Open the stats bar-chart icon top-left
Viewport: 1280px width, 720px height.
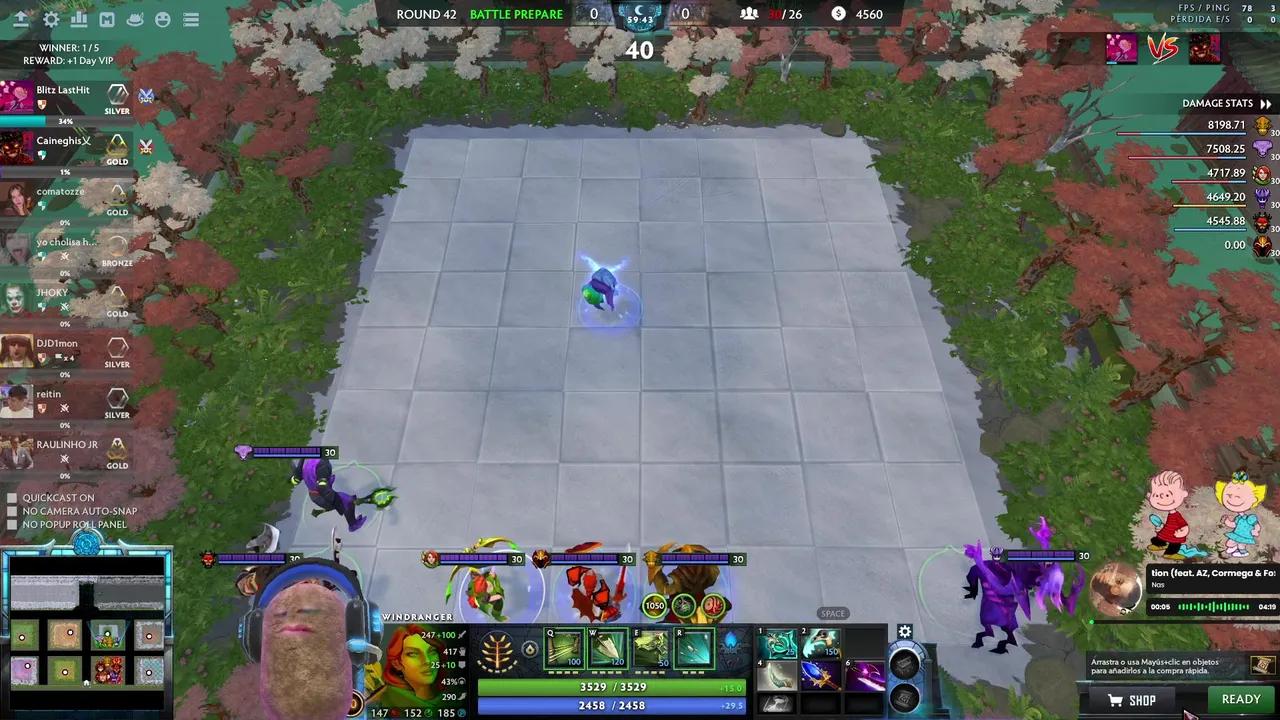click(x=78, y=19)
